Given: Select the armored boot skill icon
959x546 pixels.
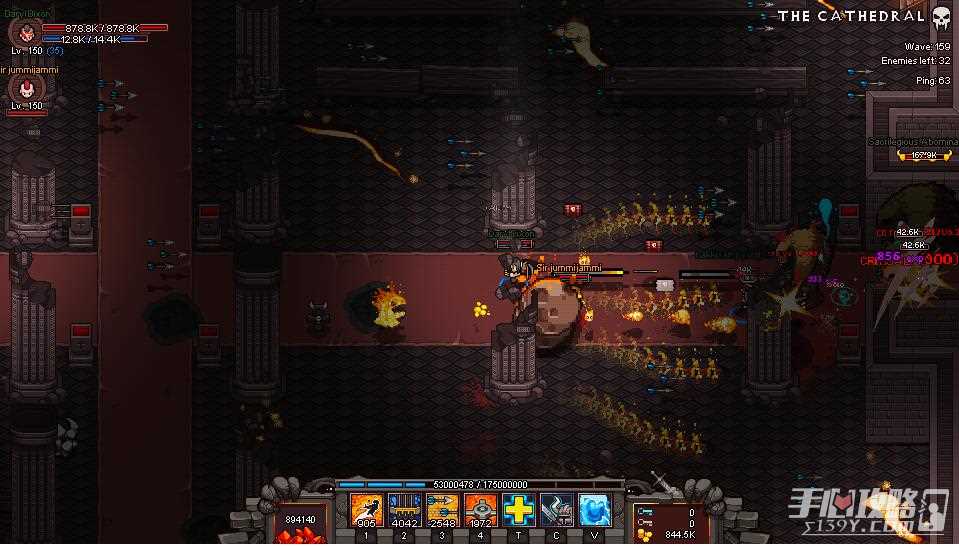Looking at the screenshot, I should (x=556, y=511).
